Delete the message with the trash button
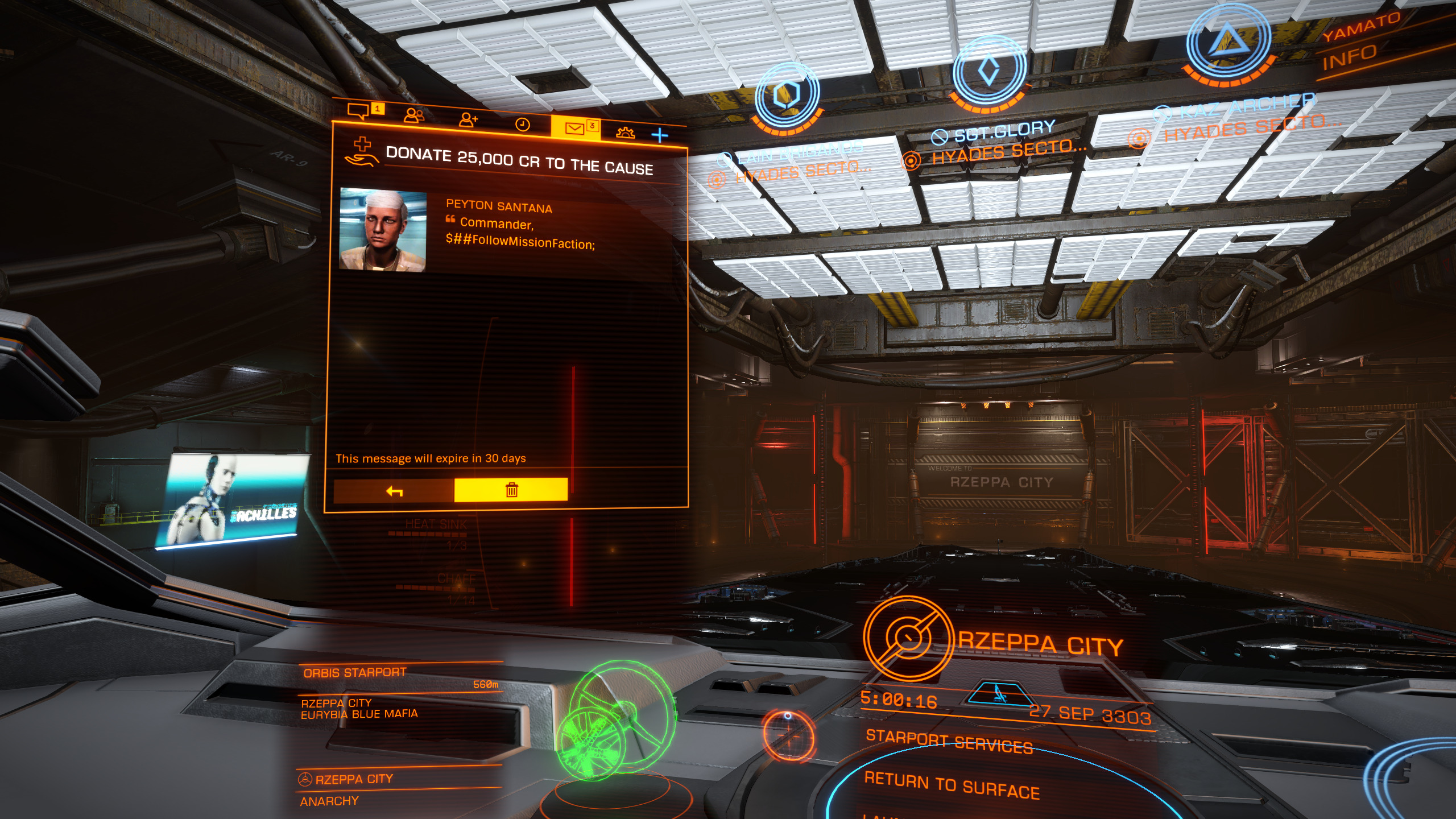This screenshot has width=1456, height=819. [511, 490]
